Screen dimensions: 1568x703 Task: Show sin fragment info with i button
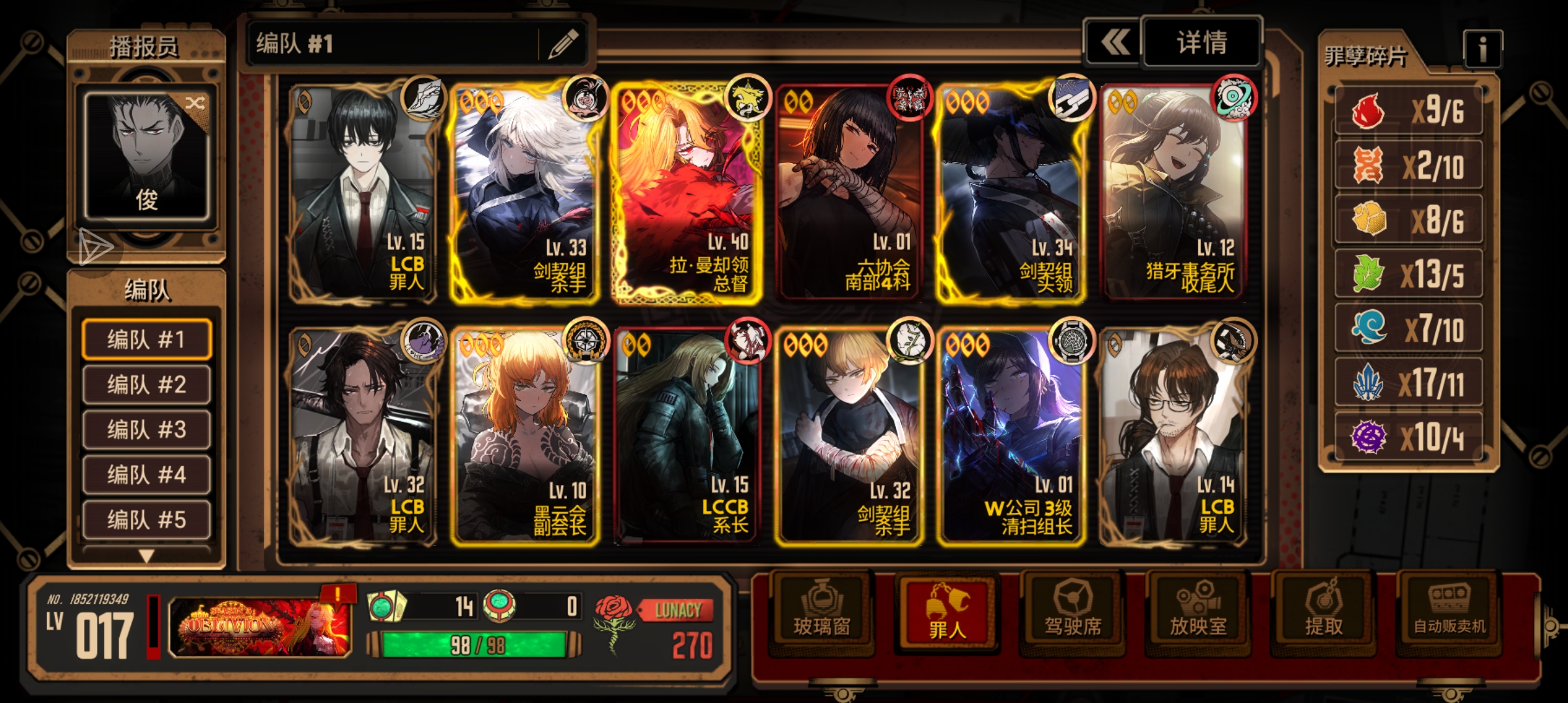[x=1482, y=49]
